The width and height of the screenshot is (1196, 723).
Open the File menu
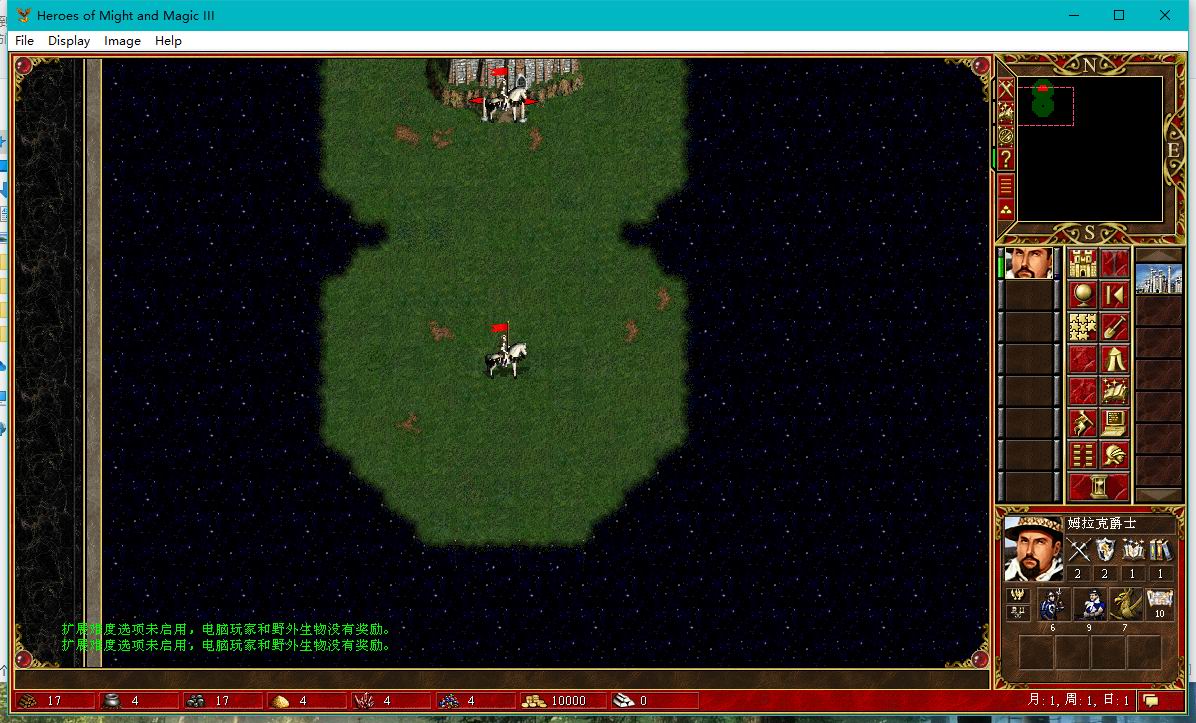[x=24, y=41]
